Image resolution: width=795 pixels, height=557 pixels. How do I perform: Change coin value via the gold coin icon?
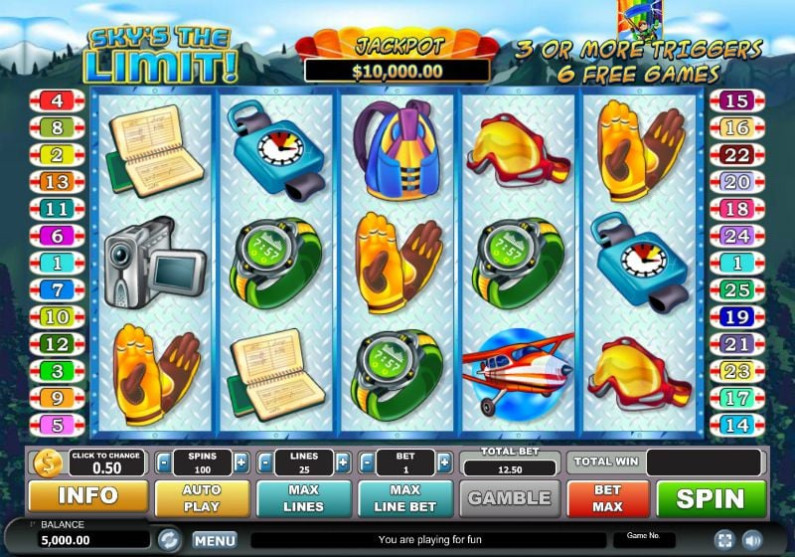pyautogui.click(x=47, y=462)
